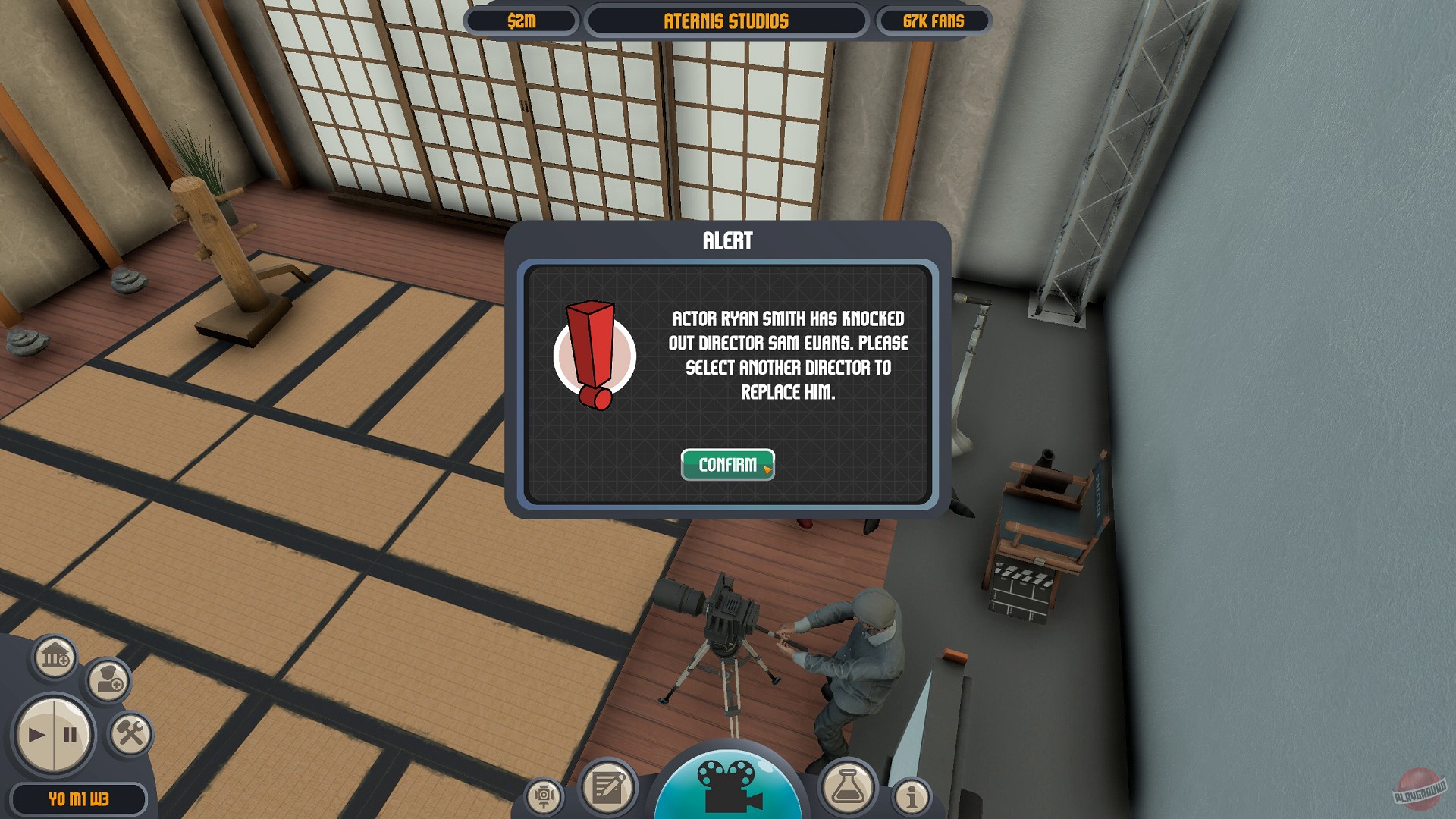The height and width of the screenshot is (819, 1456).
Task: Select the studio light equipment icon
Action: pyautogui.click(x=544, y=794)
